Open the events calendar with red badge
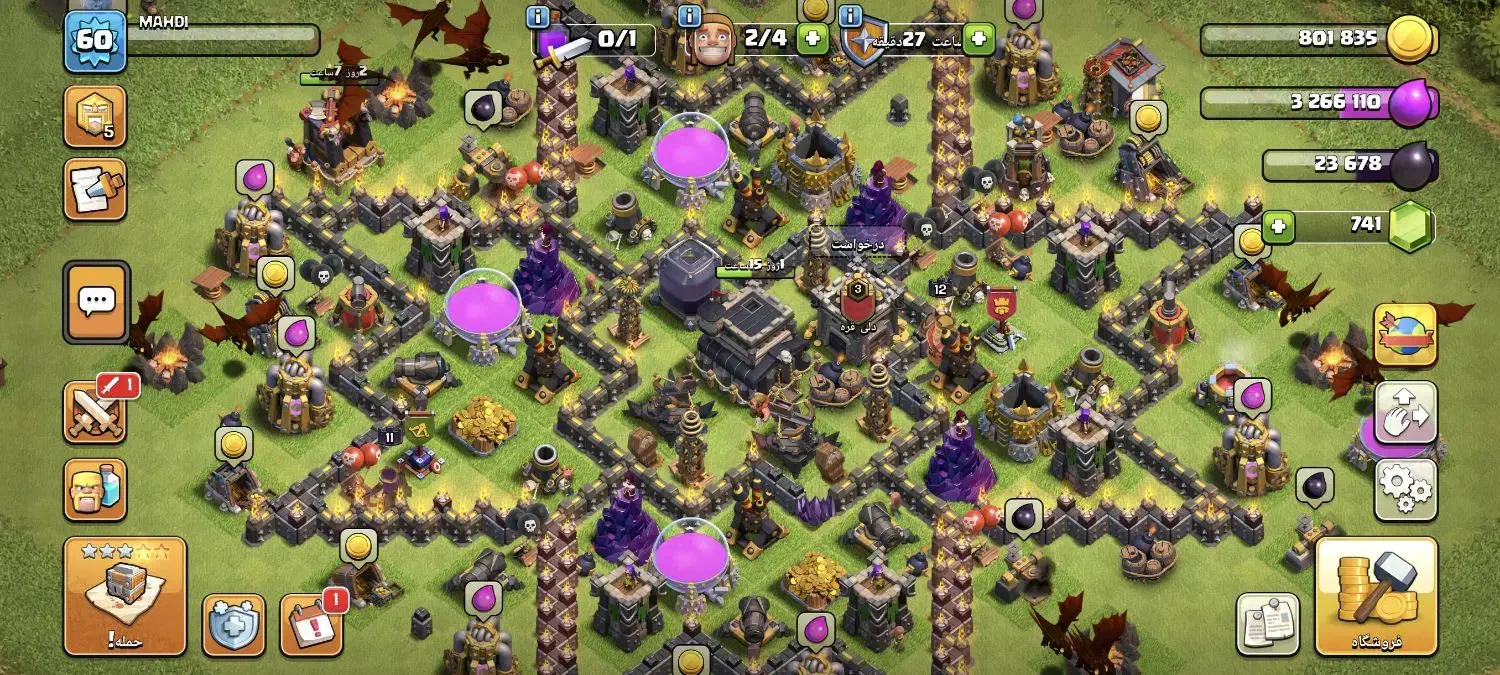 311,625
